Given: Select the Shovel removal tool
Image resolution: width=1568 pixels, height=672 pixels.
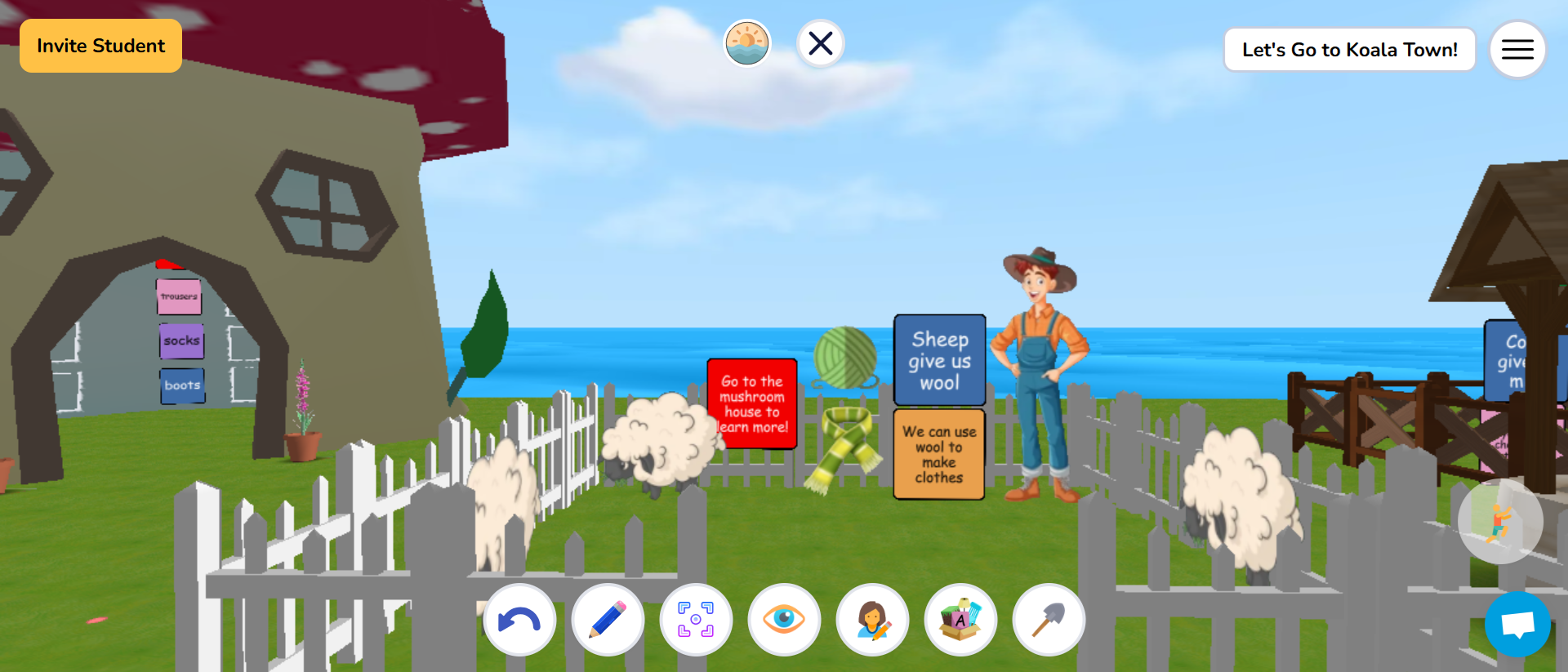Looking at the screenshot, I should coord(1049,620).
